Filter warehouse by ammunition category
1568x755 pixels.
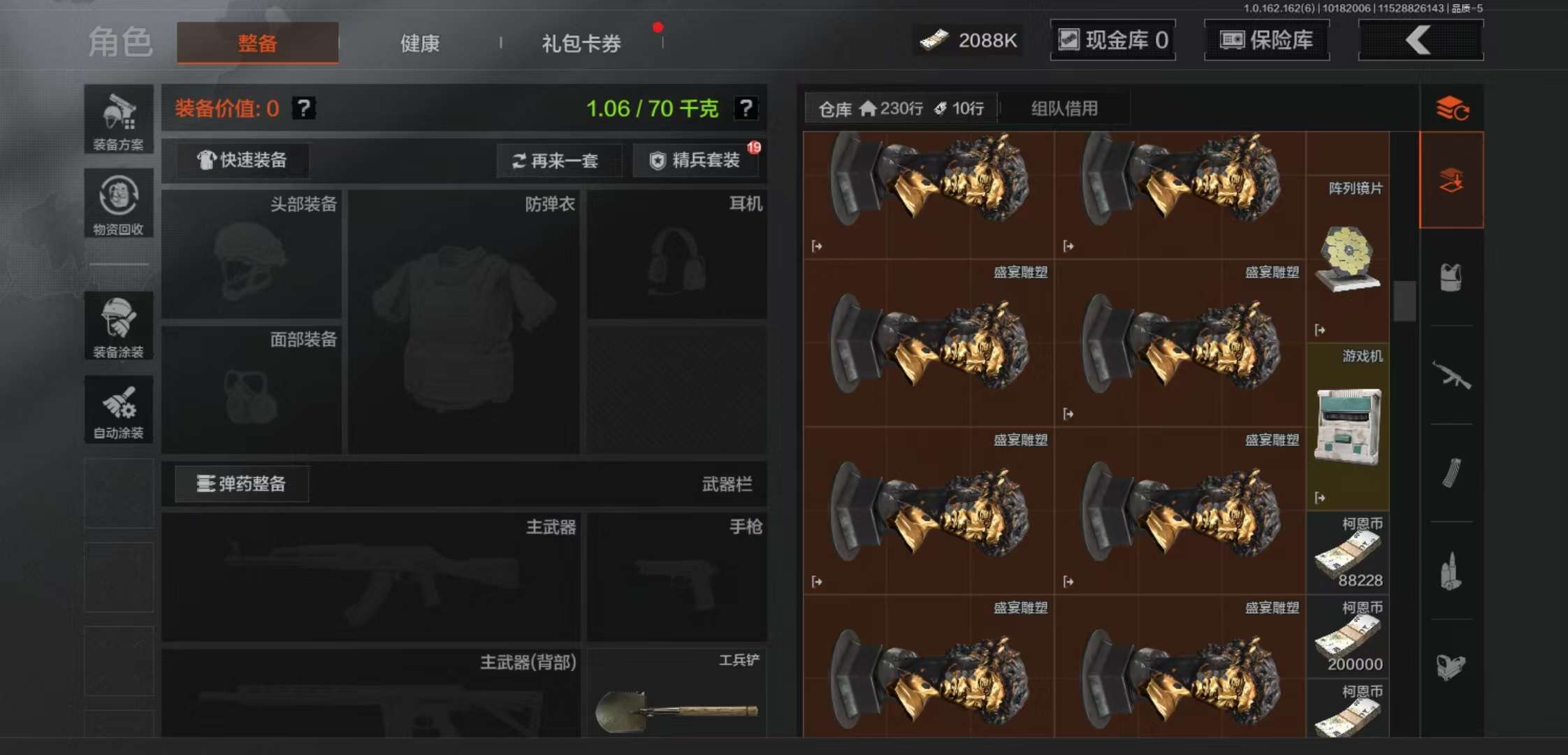coord(1452,570)
